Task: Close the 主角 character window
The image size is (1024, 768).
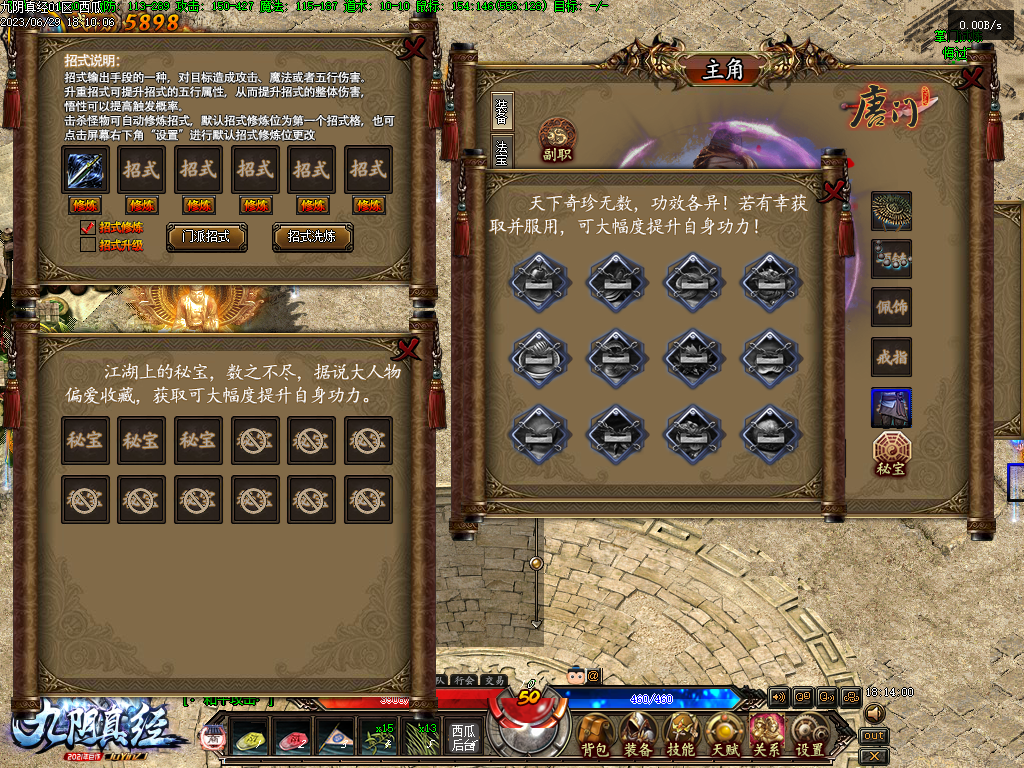Action: (967, 79)
